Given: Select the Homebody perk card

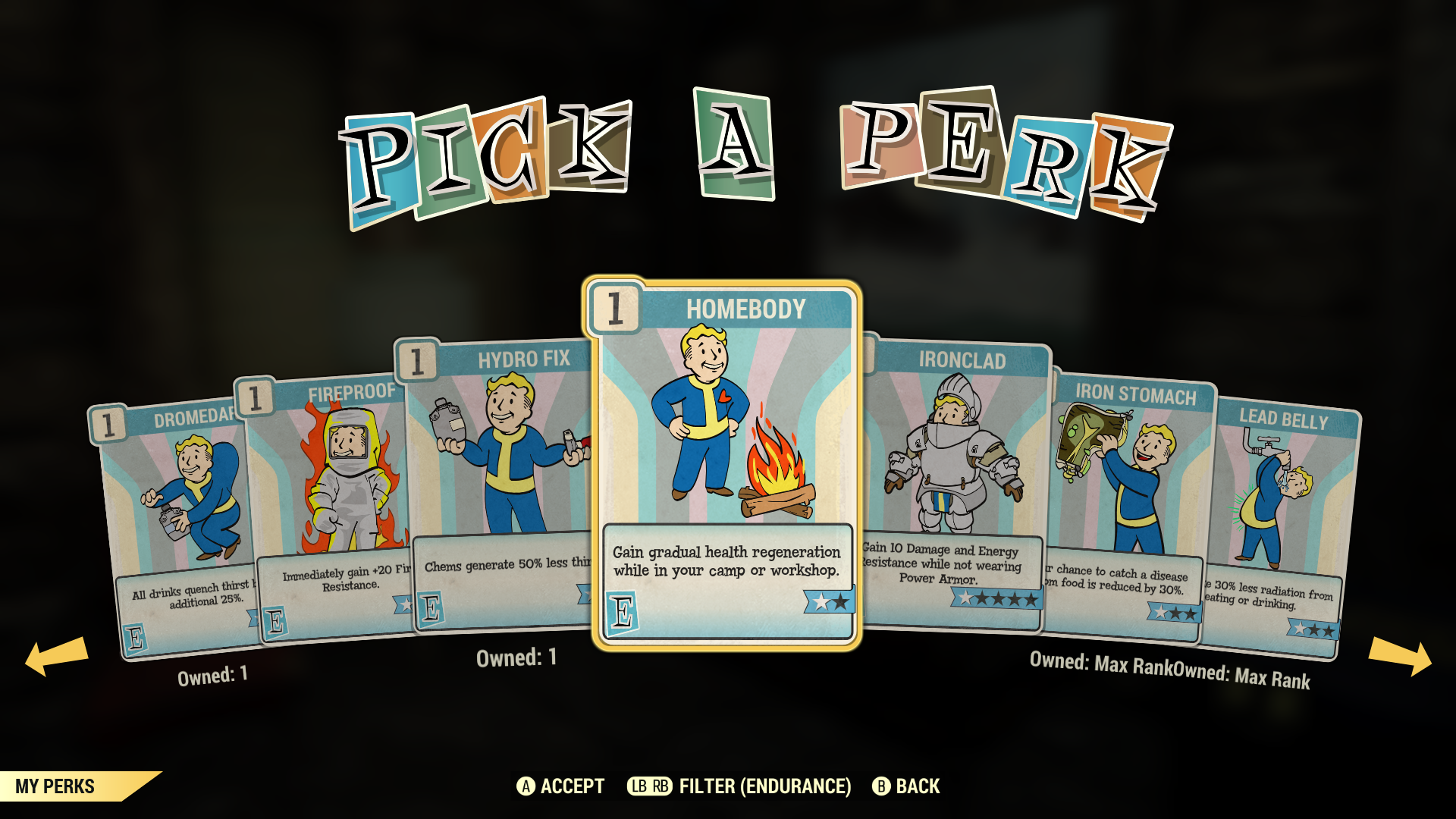Looking at the screenshot, I should [725, 464].
